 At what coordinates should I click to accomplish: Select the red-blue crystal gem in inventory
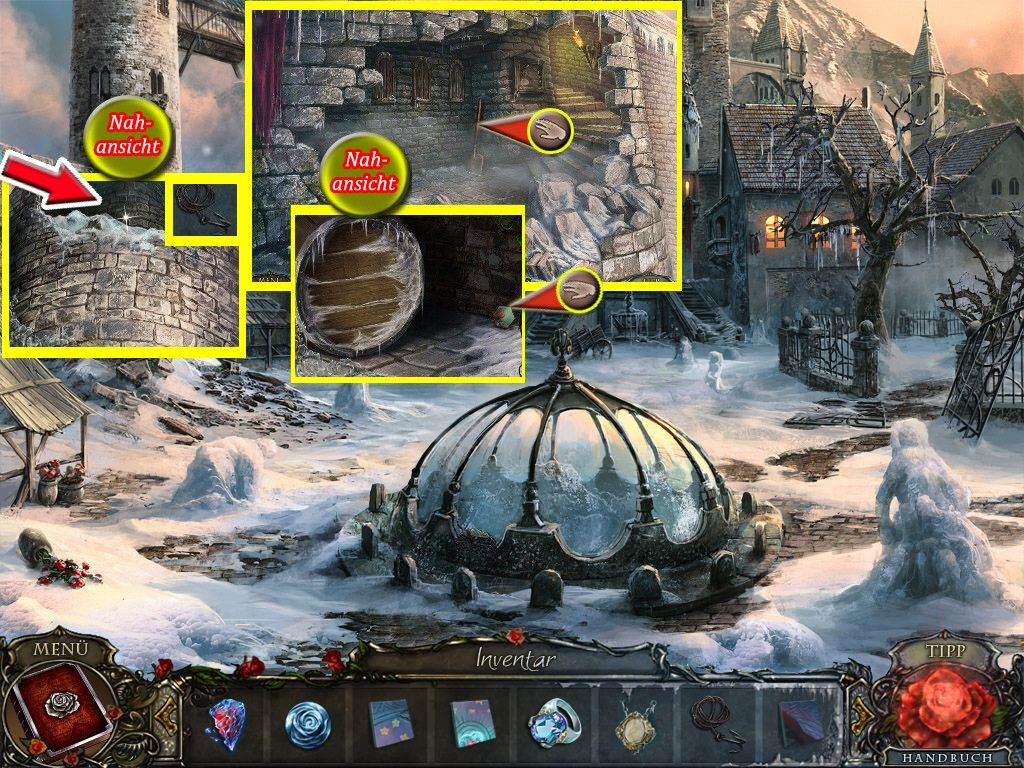pos(227,723)
